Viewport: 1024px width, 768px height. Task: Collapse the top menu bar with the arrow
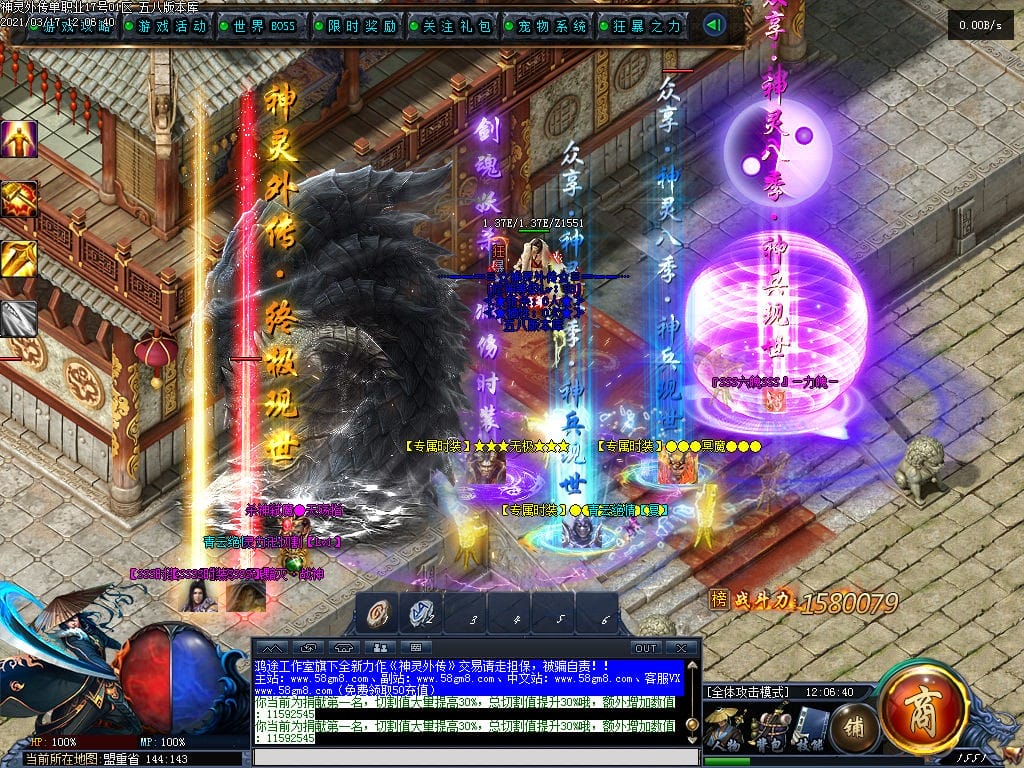click(x=714, y=25)
